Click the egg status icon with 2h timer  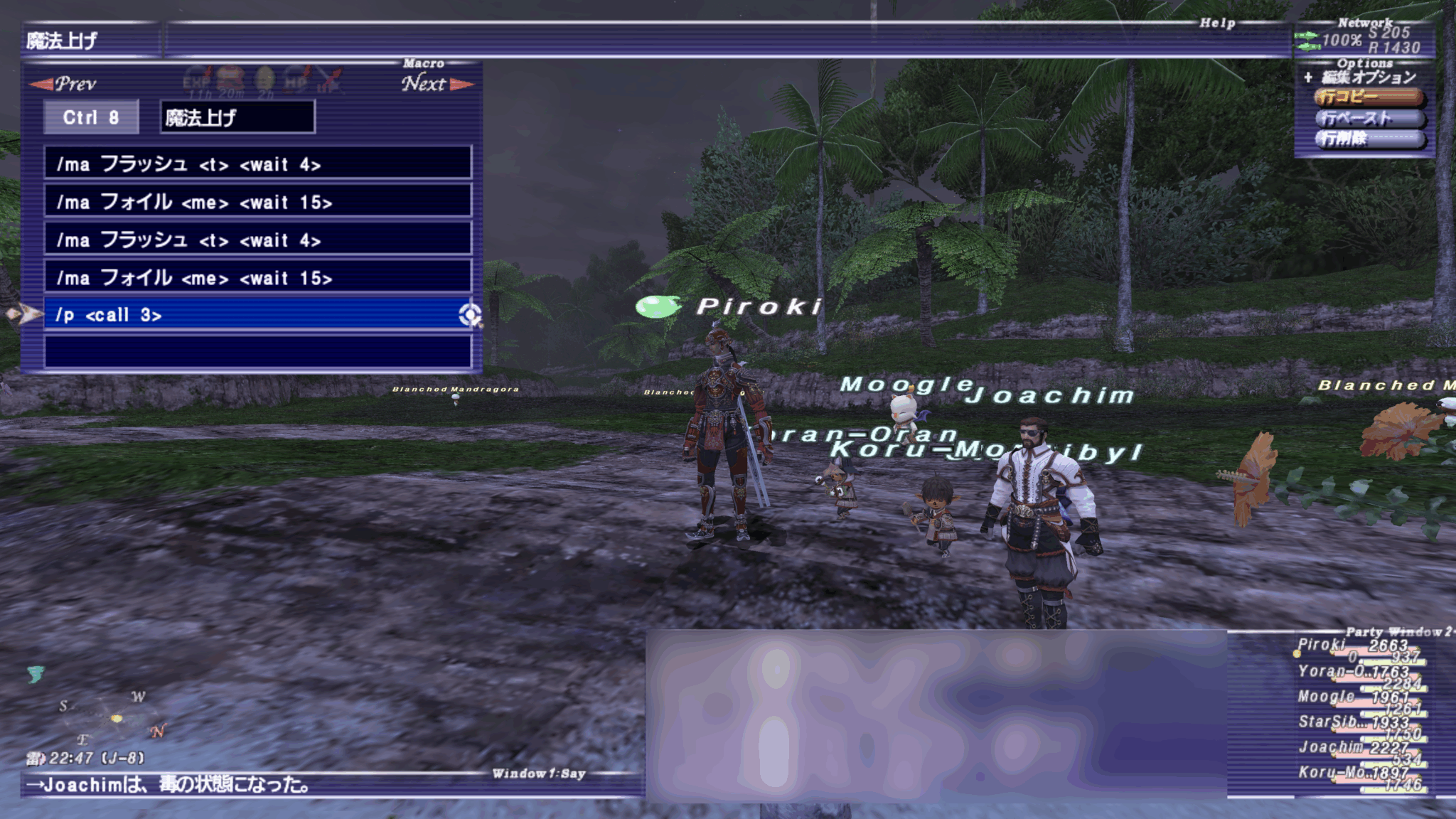pos(264,77)
